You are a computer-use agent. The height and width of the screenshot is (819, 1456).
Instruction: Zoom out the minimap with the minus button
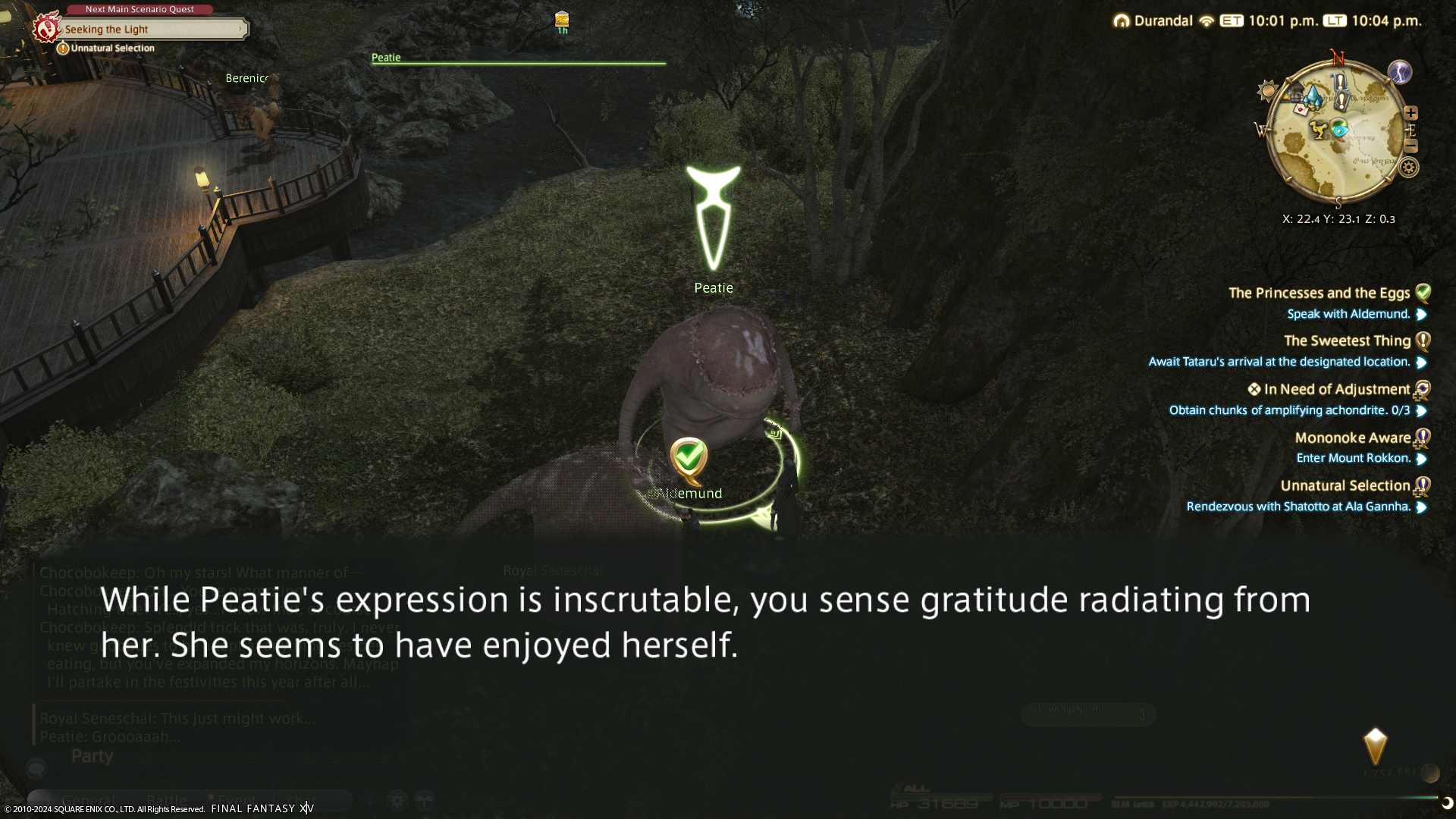pos(1410,146)
